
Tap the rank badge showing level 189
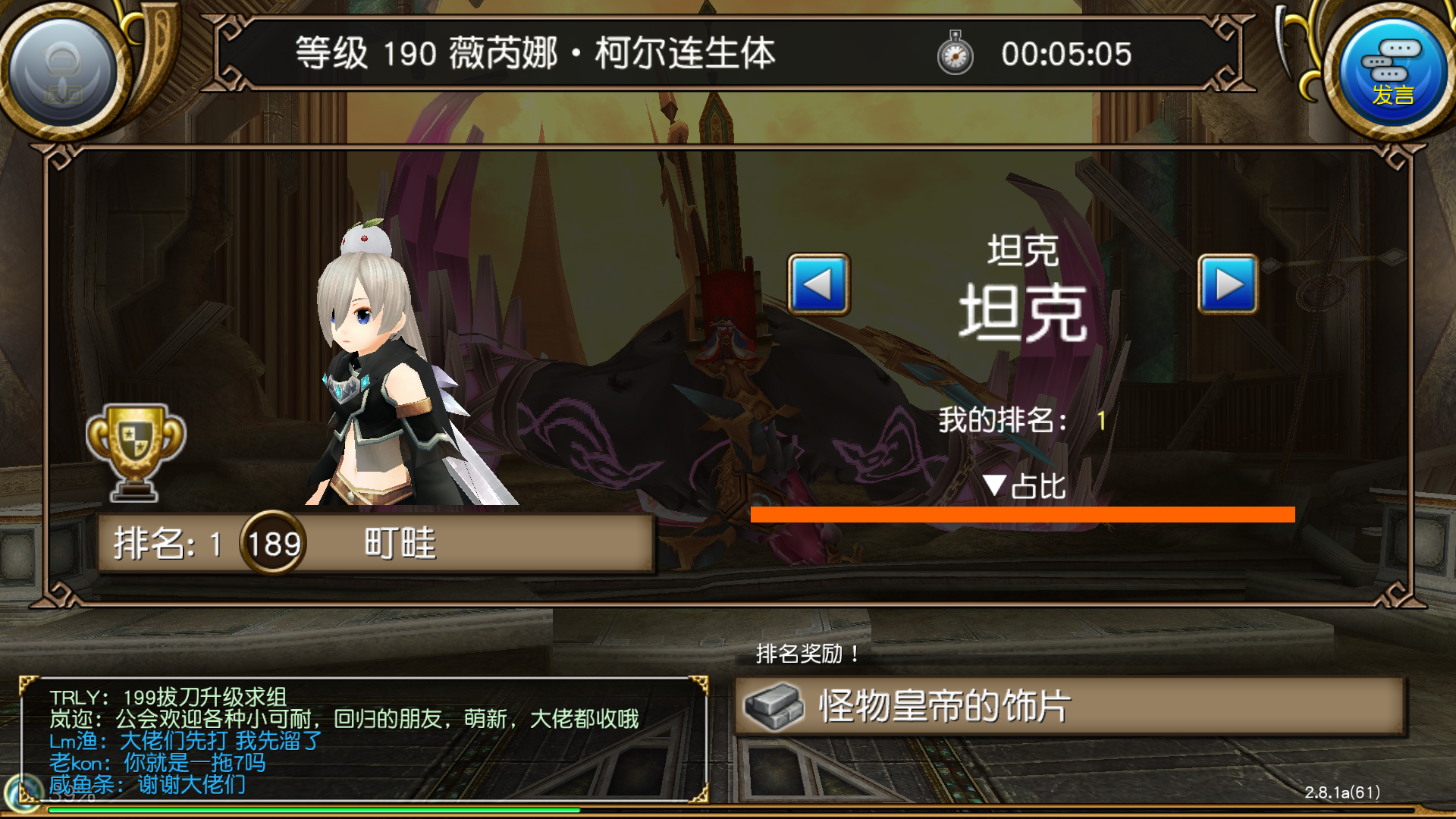point(271,543)
